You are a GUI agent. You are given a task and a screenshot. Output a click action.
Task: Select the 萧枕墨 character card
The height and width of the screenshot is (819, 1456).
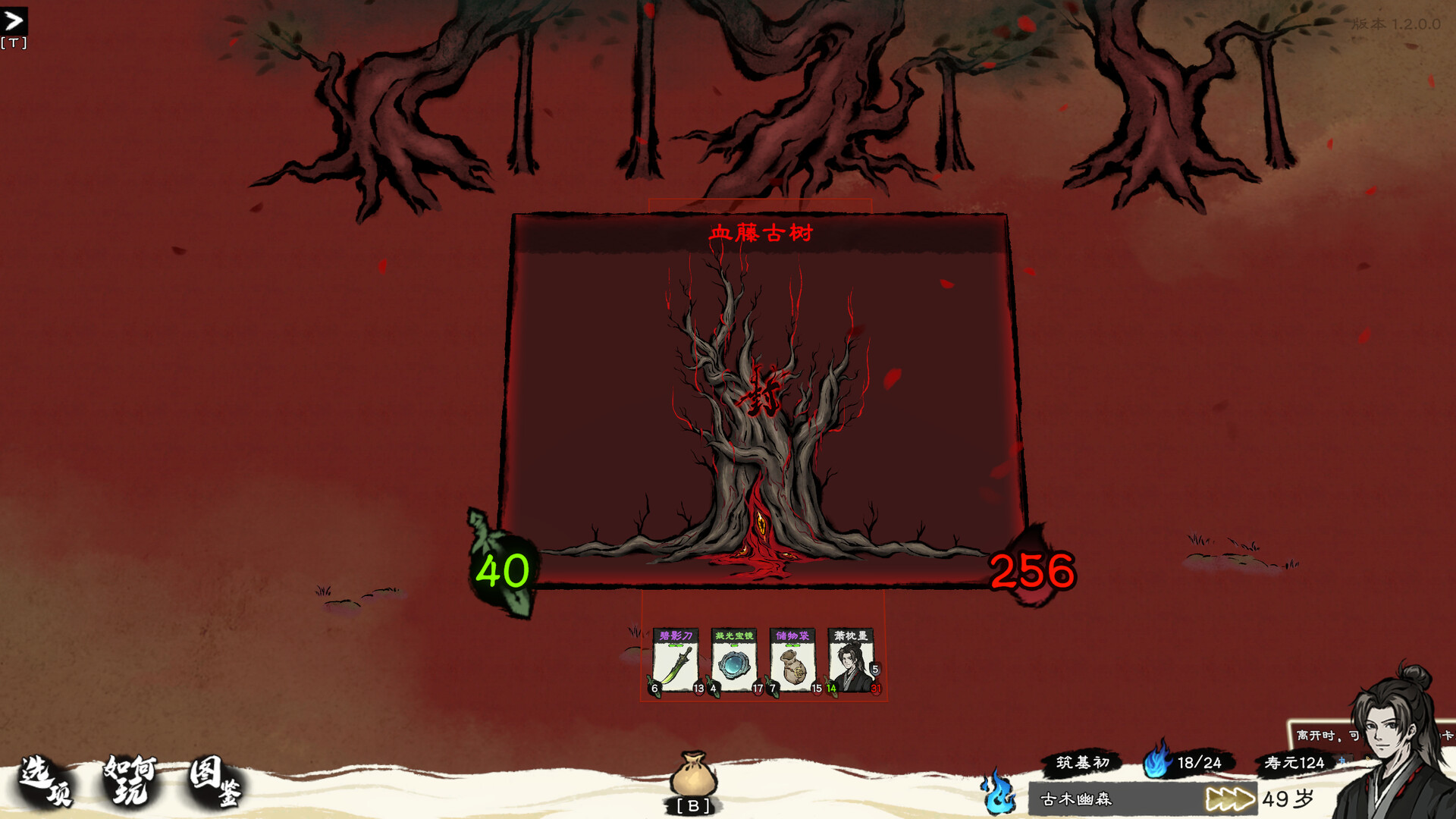point(851,661)
